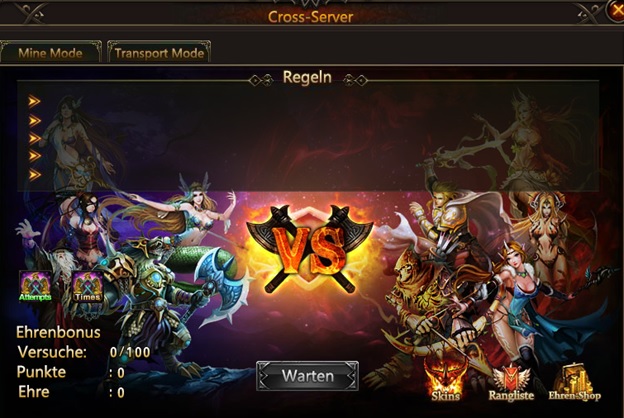Select the Attempts icon

[35, 287]
